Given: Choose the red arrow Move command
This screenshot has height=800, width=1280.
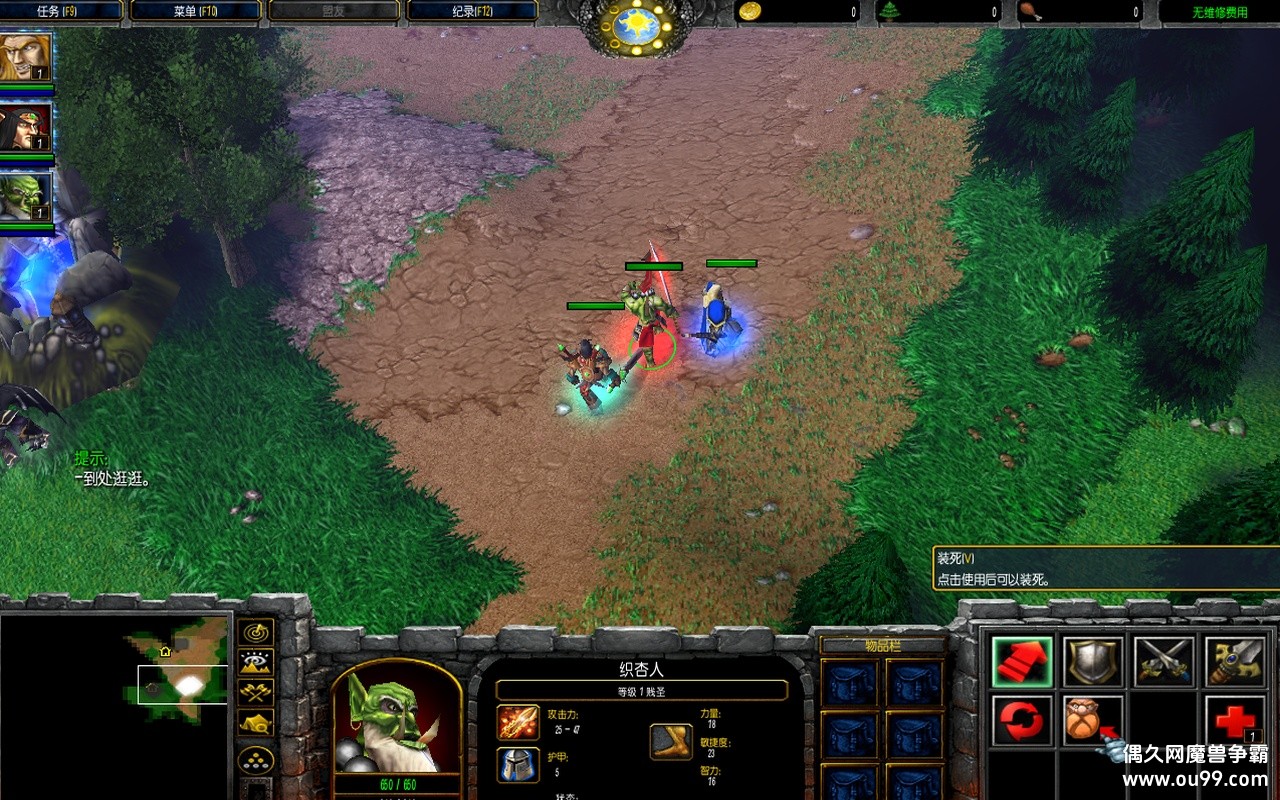Looking at the screenshot, I should pos(1022,662).
